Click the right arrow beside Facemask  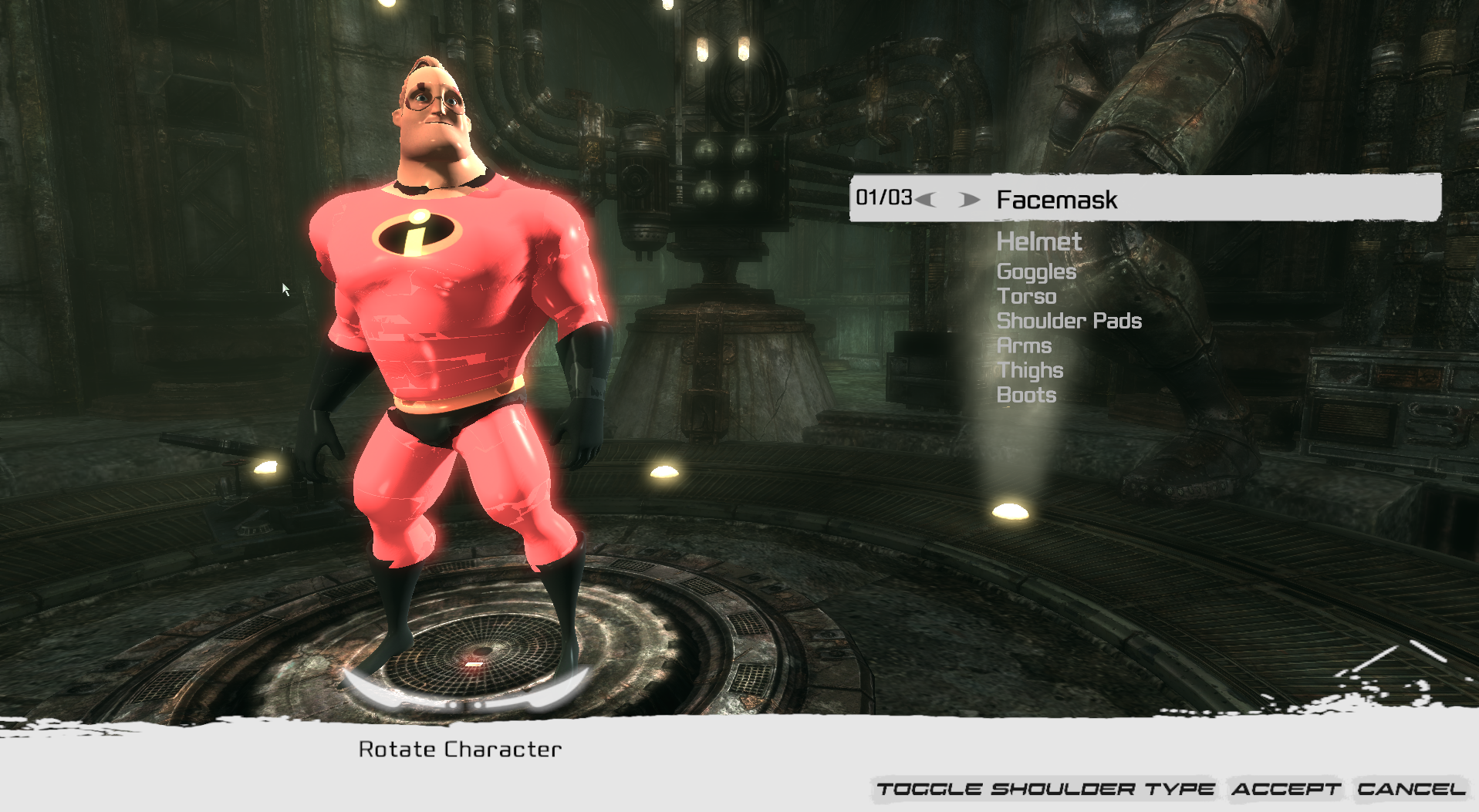967,200
